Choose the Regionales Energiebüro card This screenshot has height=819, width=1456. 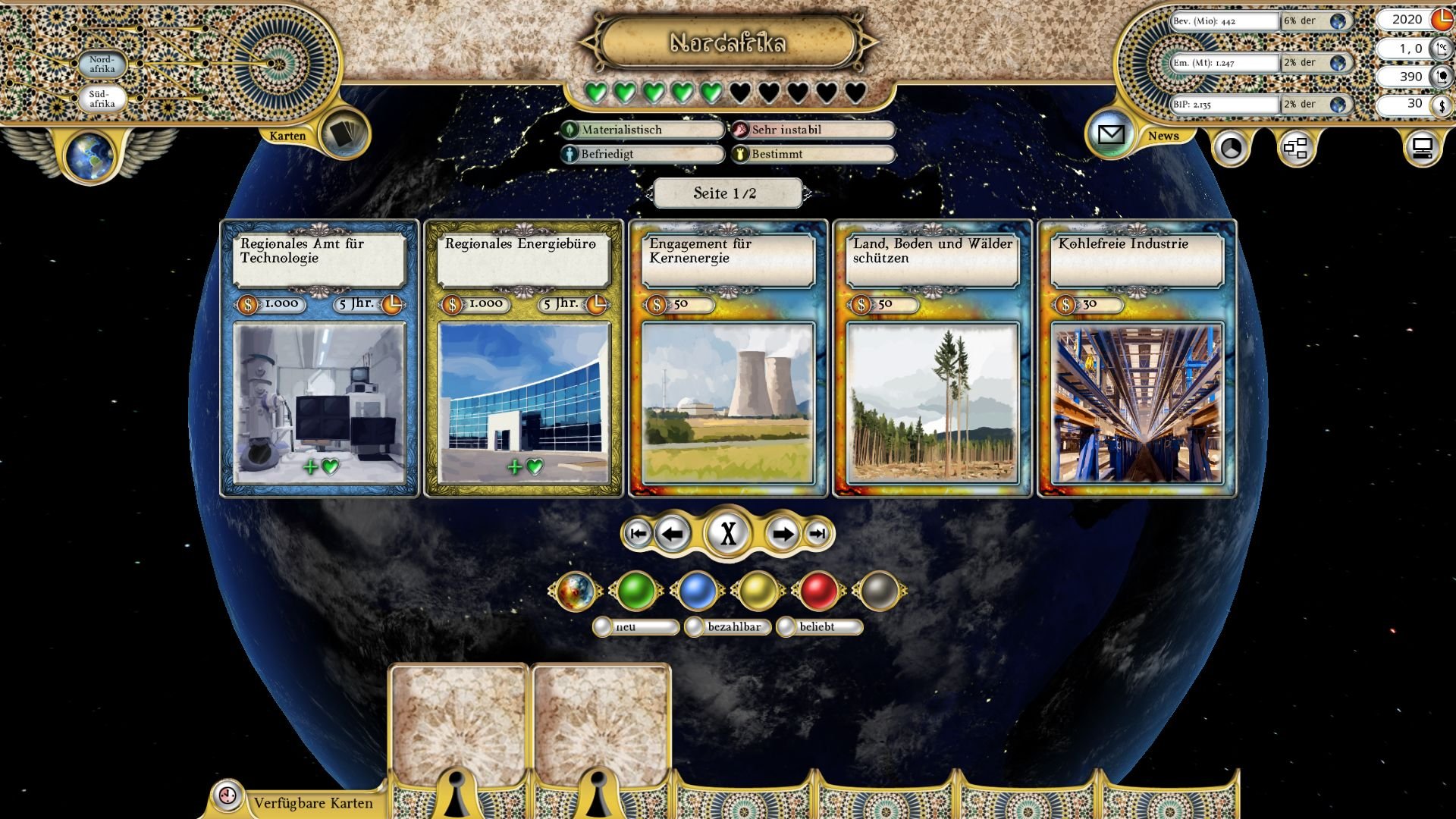point(523,359)
